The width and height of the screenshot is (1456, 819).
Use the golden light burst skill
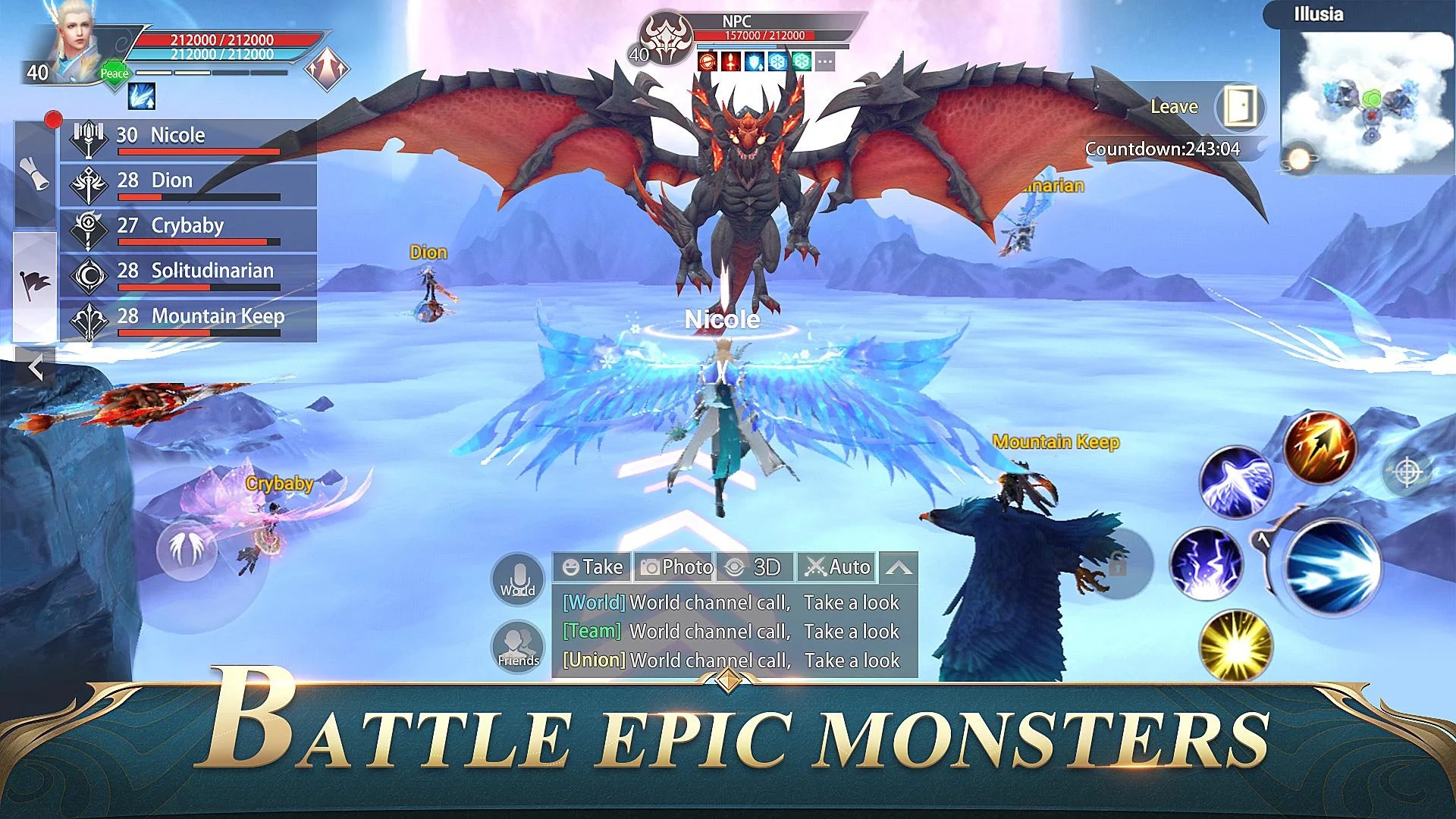tap(1236, 645)
